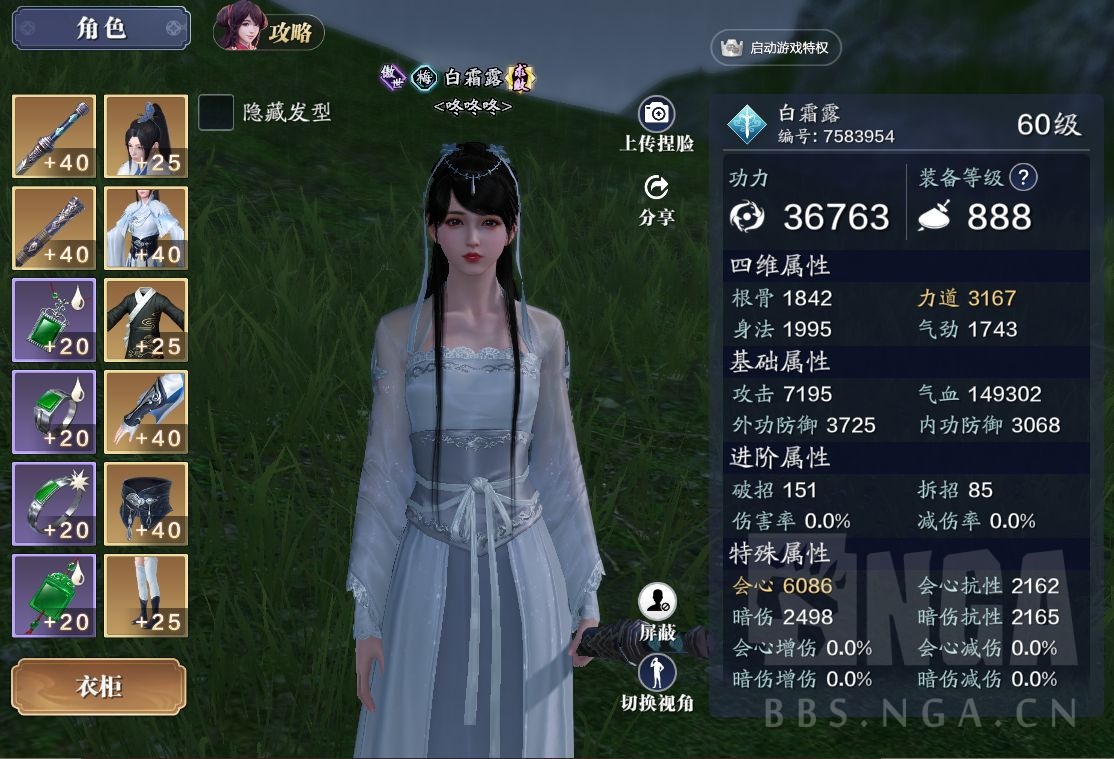Image resolution: width=1114 pixels, height=759 pixels.
Task: Select the +40 bracer gauntlet slot
Action: pos(146,412)
